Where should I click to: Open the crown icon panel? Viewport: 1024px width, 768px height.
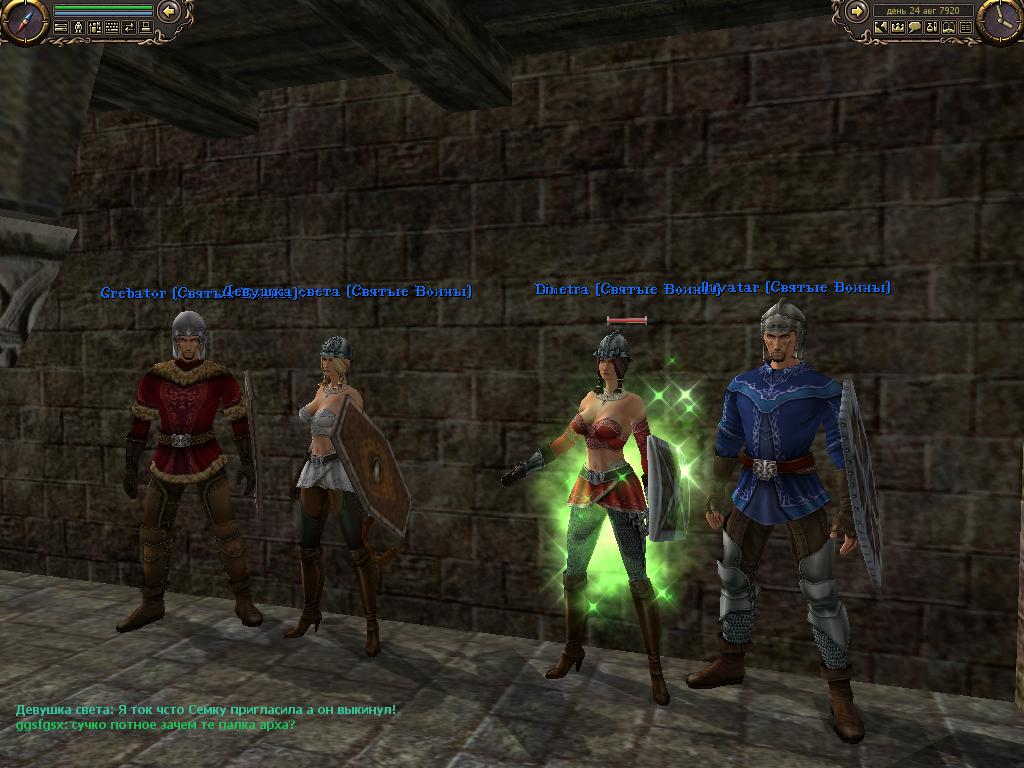click(898, 27)
